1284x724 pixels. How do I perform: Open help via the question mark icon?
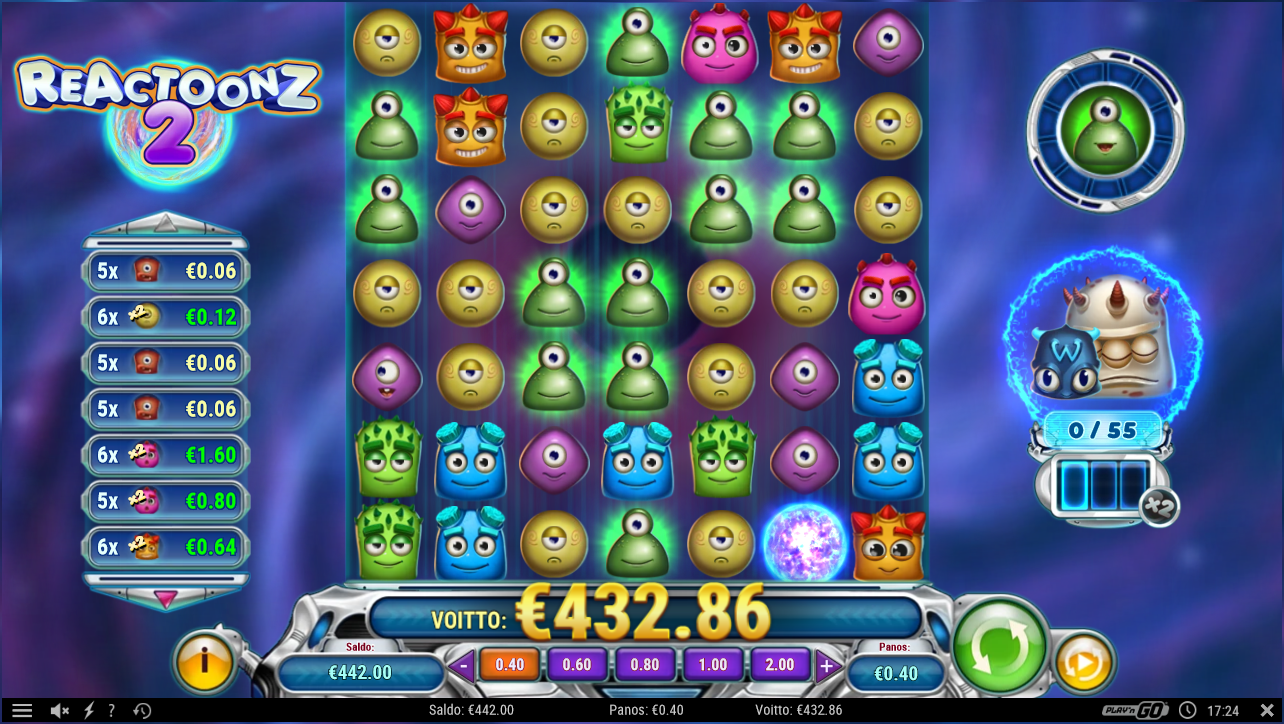(x=111, y=710)
